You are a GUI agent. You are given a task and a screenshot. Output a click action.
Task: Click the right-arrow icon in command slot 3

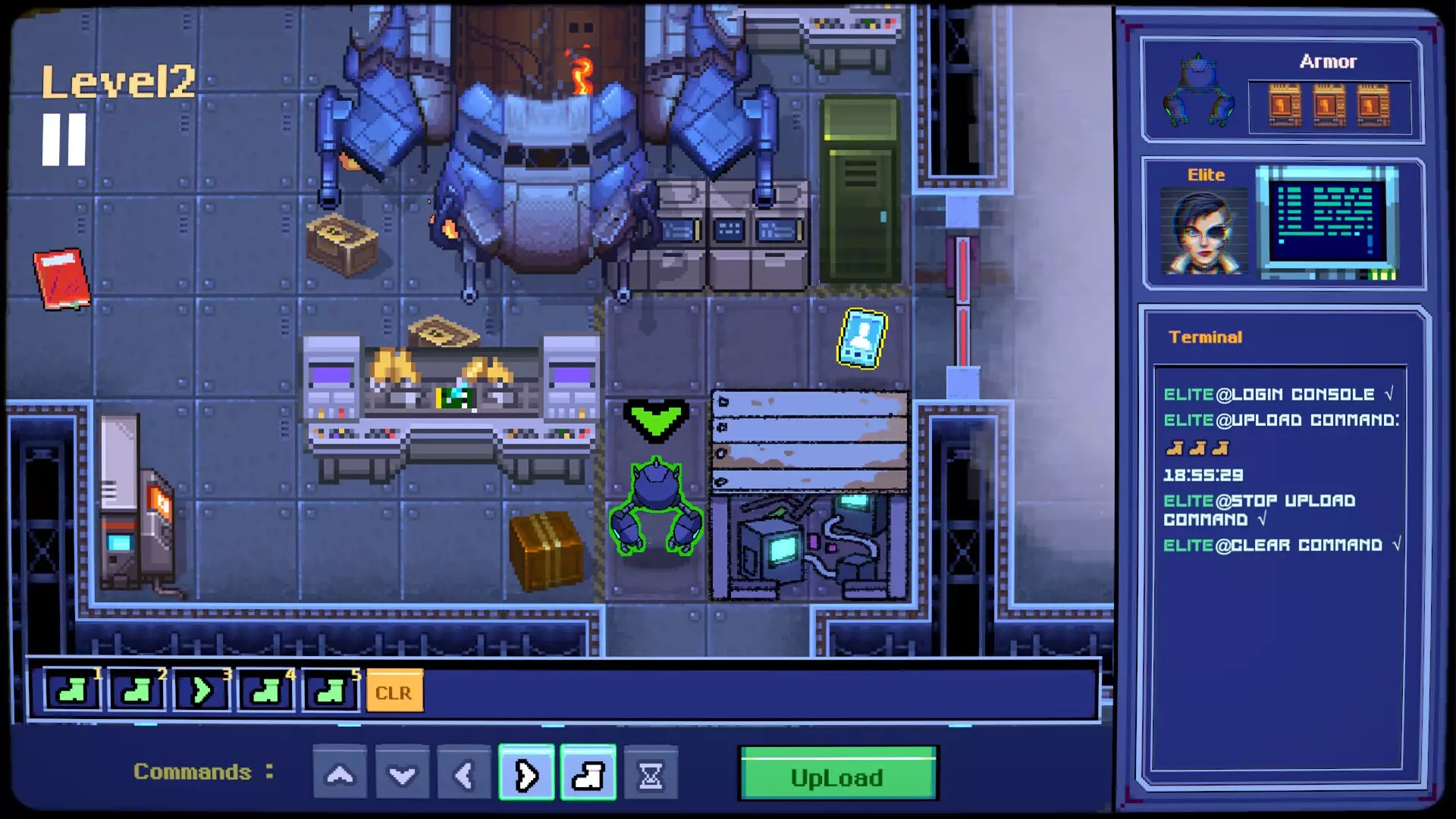click(x=201, y=691)
